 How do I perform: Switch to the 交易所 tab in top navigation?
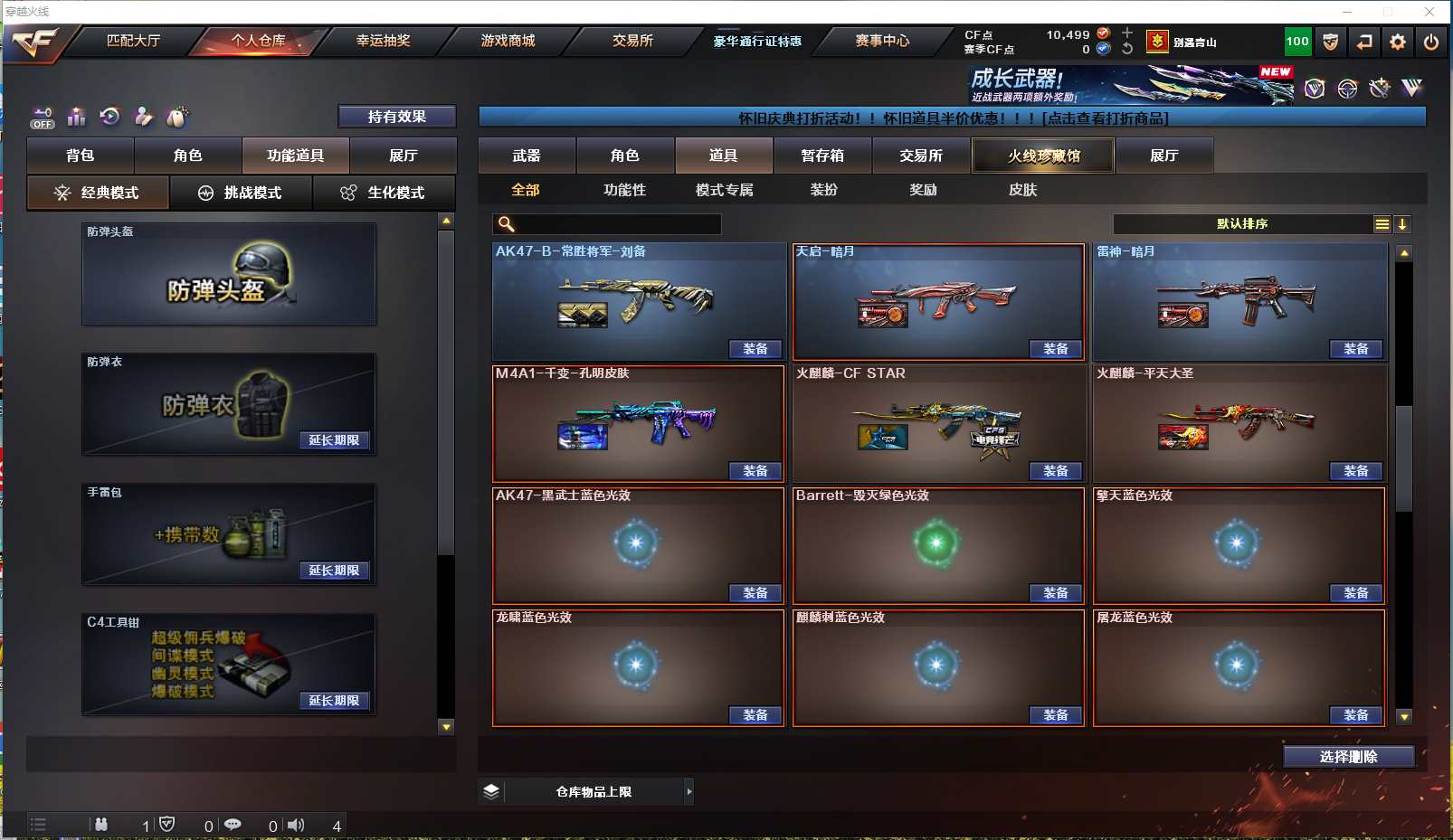click(x=632, y=41)
